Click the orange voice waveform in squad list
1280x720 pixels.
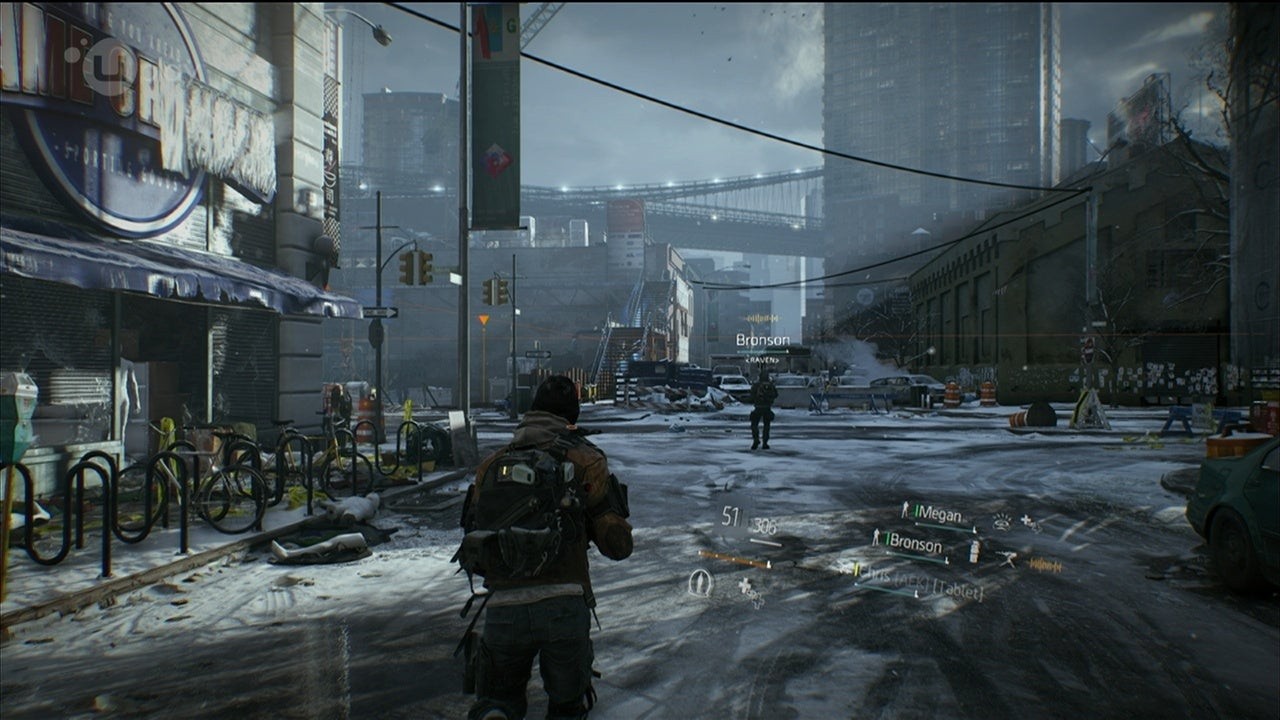pos(1044,566)
